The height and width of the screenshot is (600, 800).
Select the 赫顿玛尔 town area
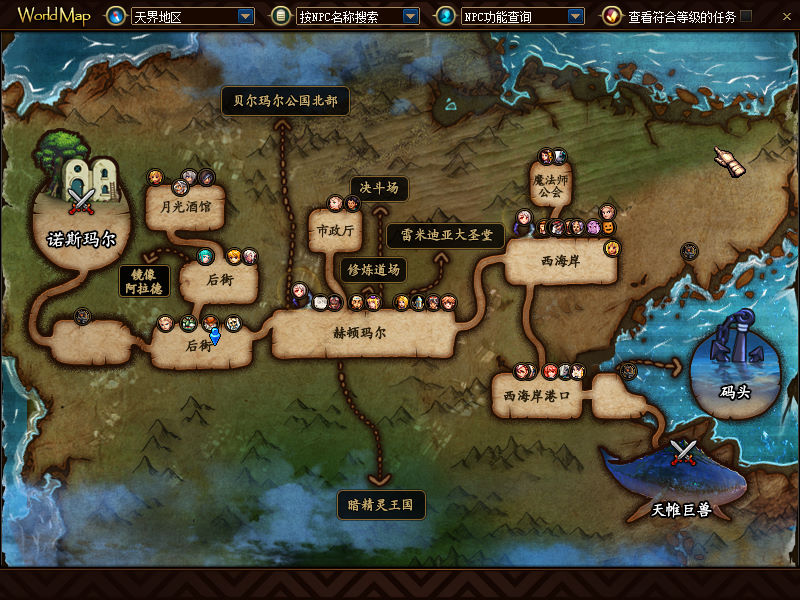pos(359,333)
